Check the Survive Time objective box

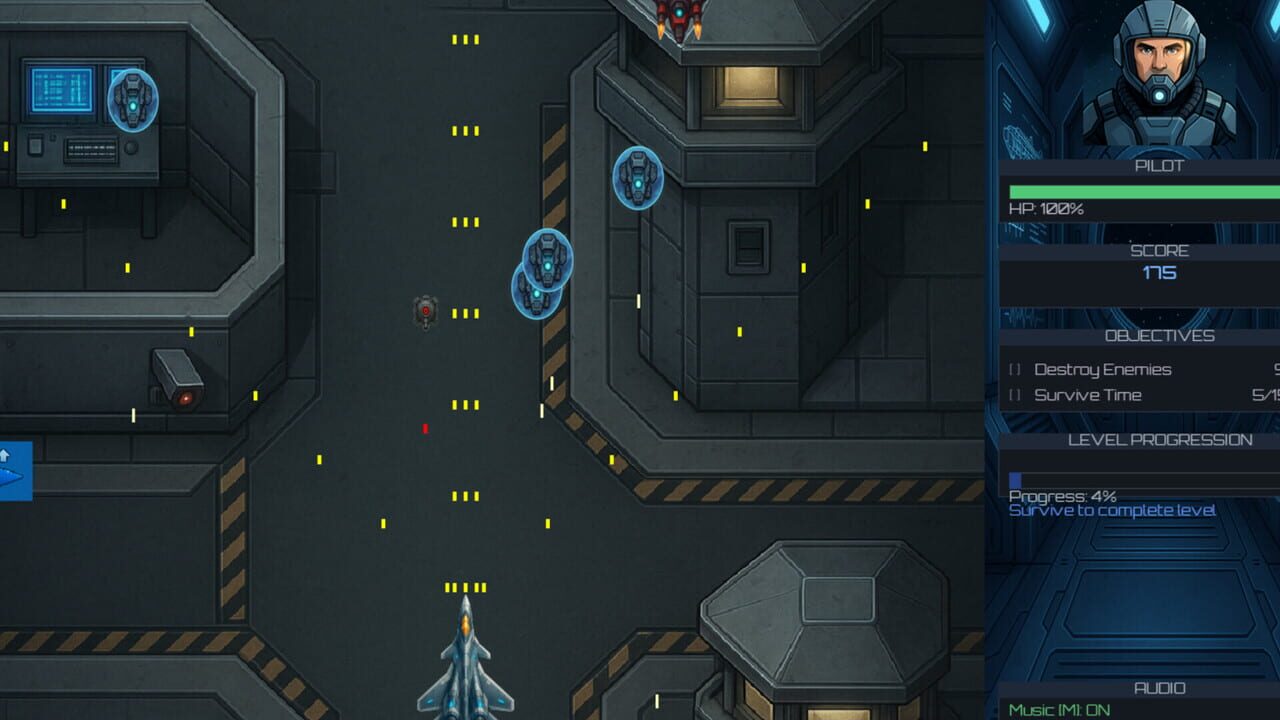click(1012, 394)
